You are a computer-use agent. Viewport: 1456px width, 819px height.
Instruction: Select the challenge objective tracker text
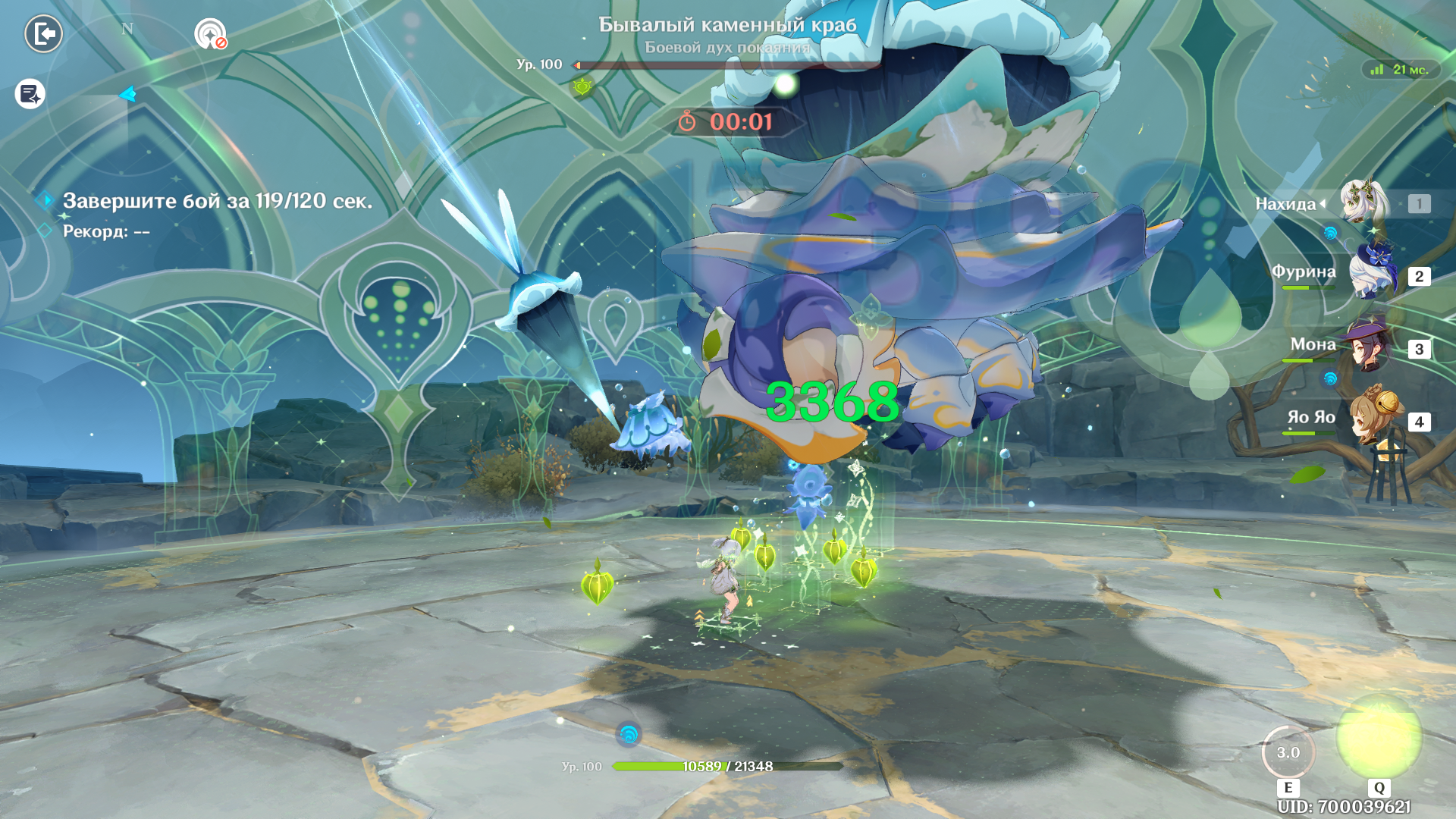coord(217,201)
